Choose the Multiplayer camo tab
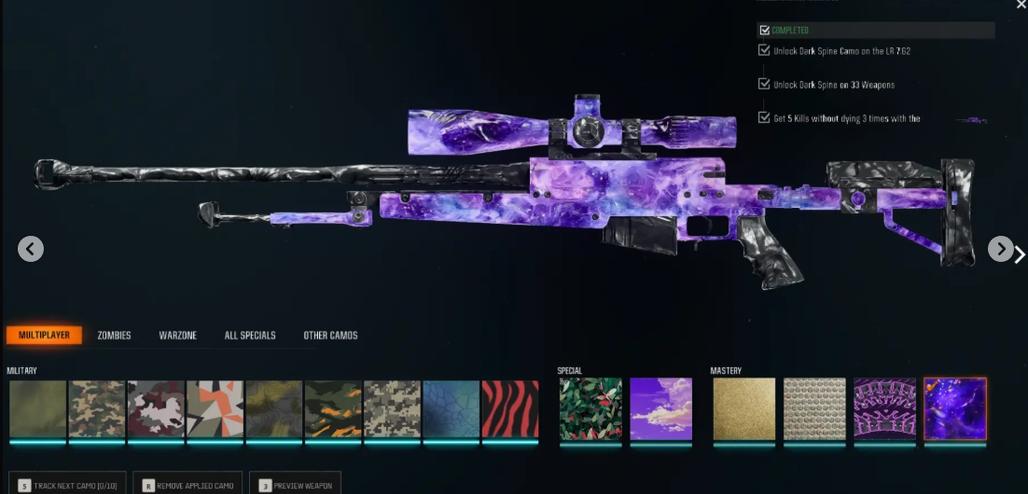The image size is (1028, 494). click(x=44, y=335)
